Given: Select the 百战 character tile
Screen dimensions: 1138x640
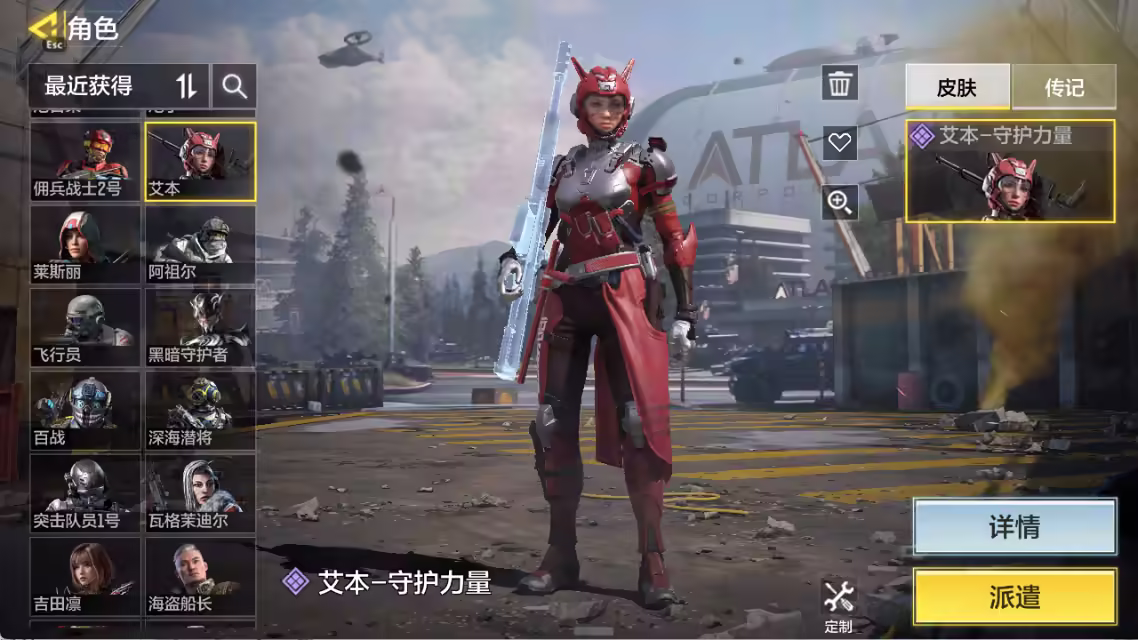Looking at the screenshot, I should 86,410.
